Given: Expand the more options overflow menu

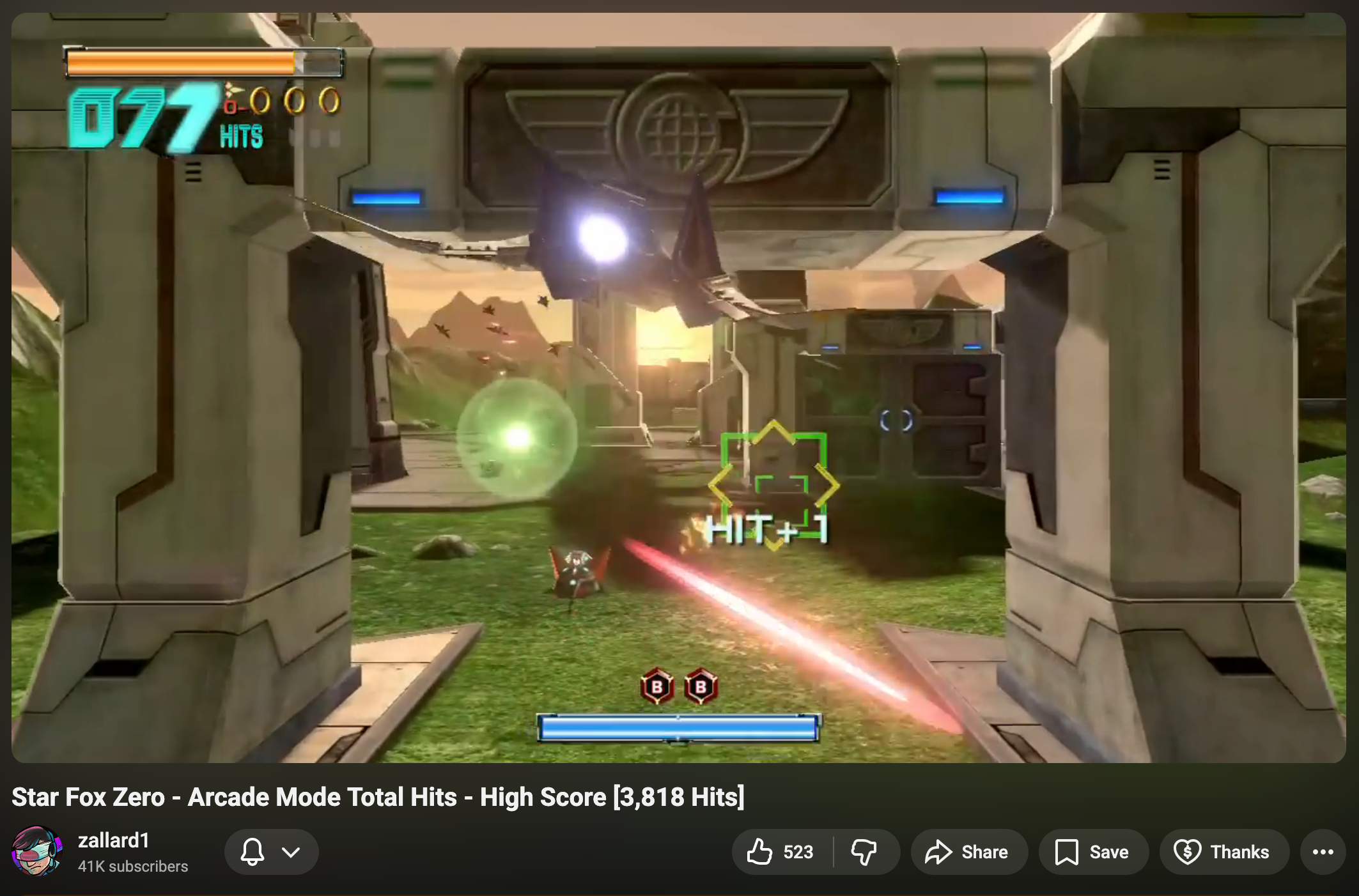Looking at the screenshot, I should [x=1323, y=852].
